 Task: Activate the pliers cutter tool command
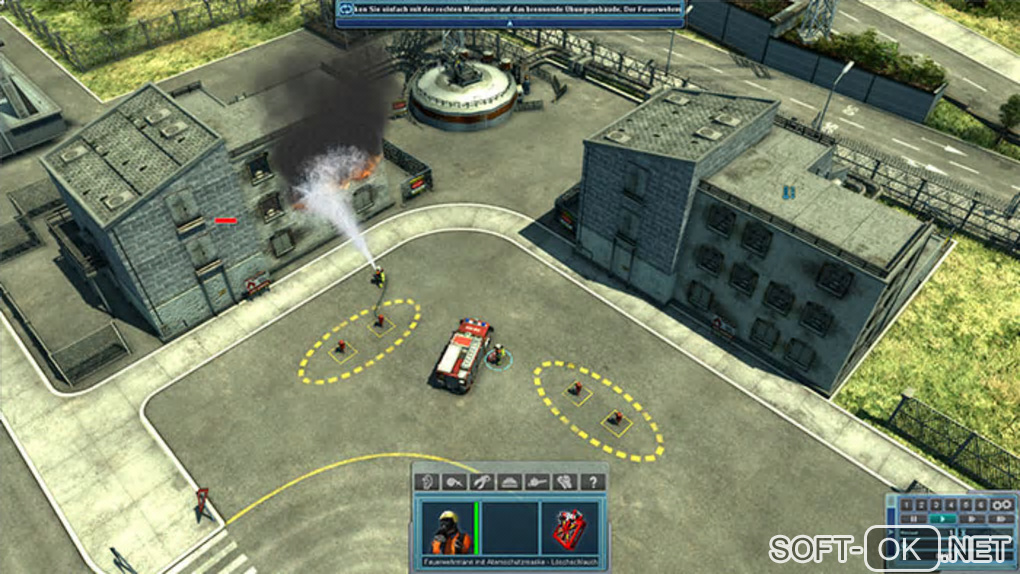coord(481,481)
